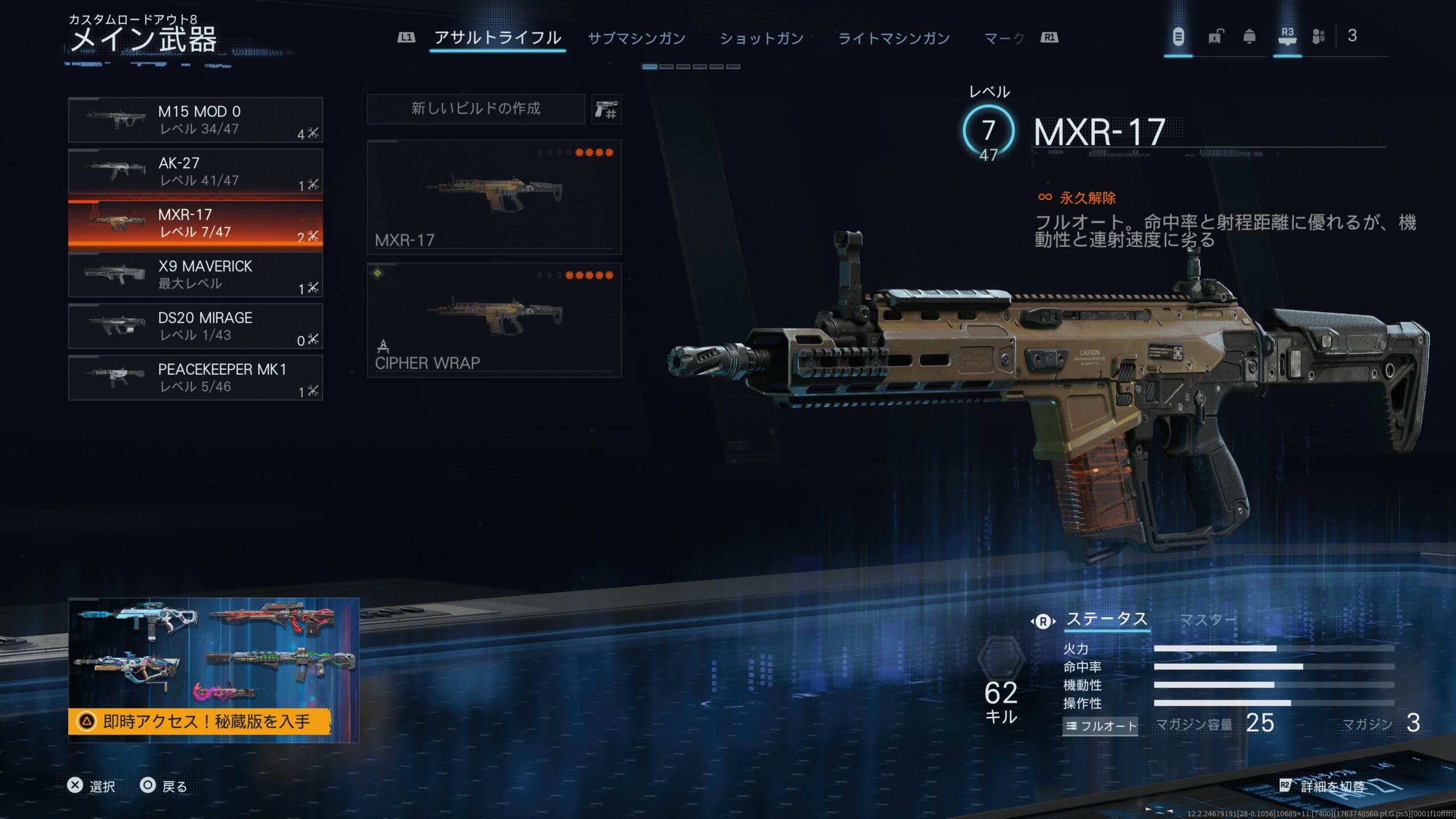Screen dimensions: 1456x819
Task: Open the build code pistol icon
Action: pyautogui.click(x=606, y=109)
